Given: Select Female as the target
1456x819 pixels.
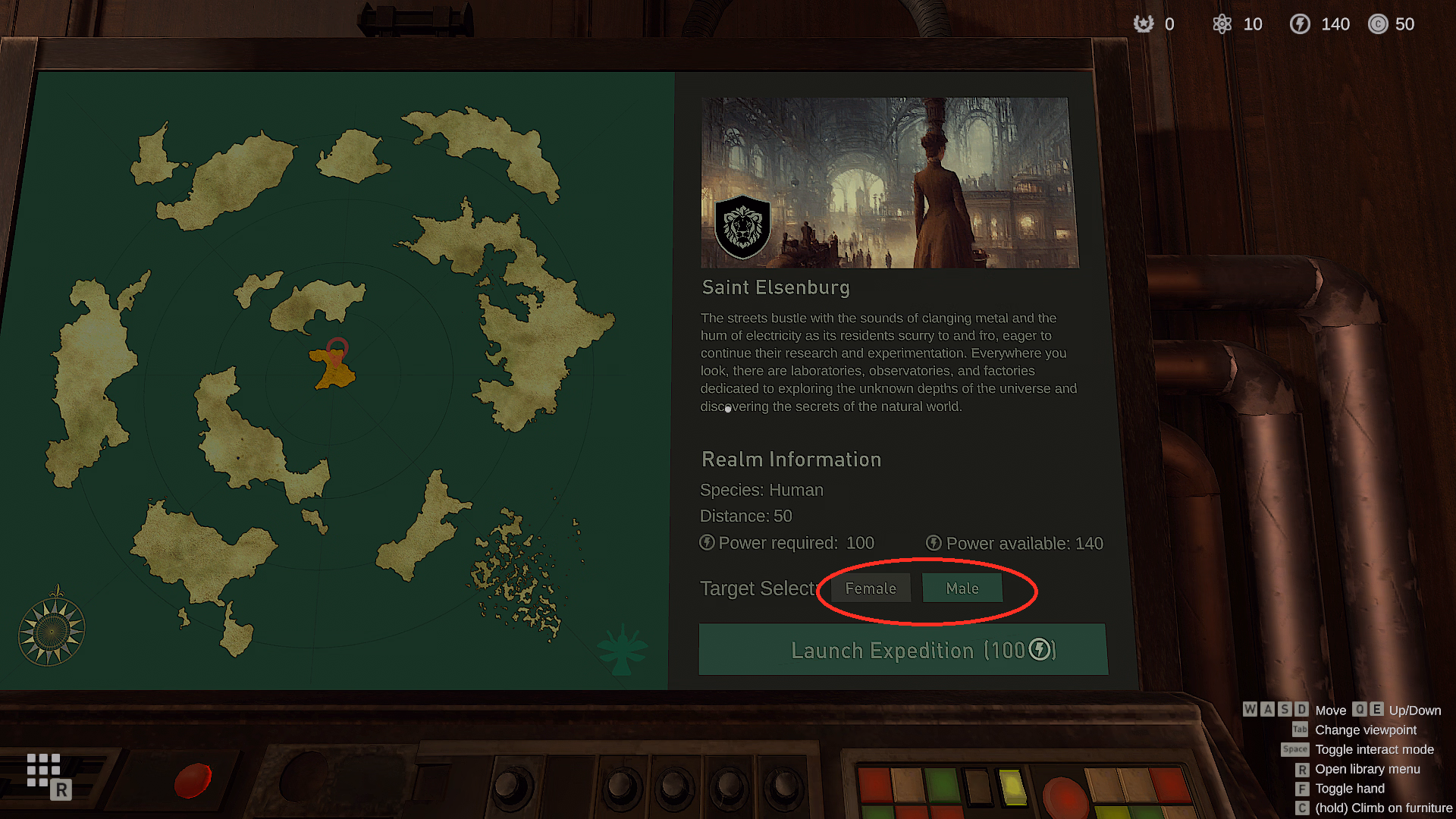Looking at the screenshot, I should 871,588.
